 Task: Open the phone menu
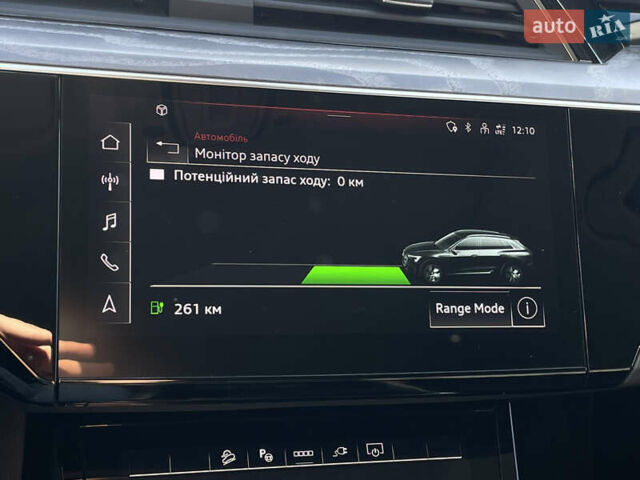pyautogui.click(x=110, y=262)
